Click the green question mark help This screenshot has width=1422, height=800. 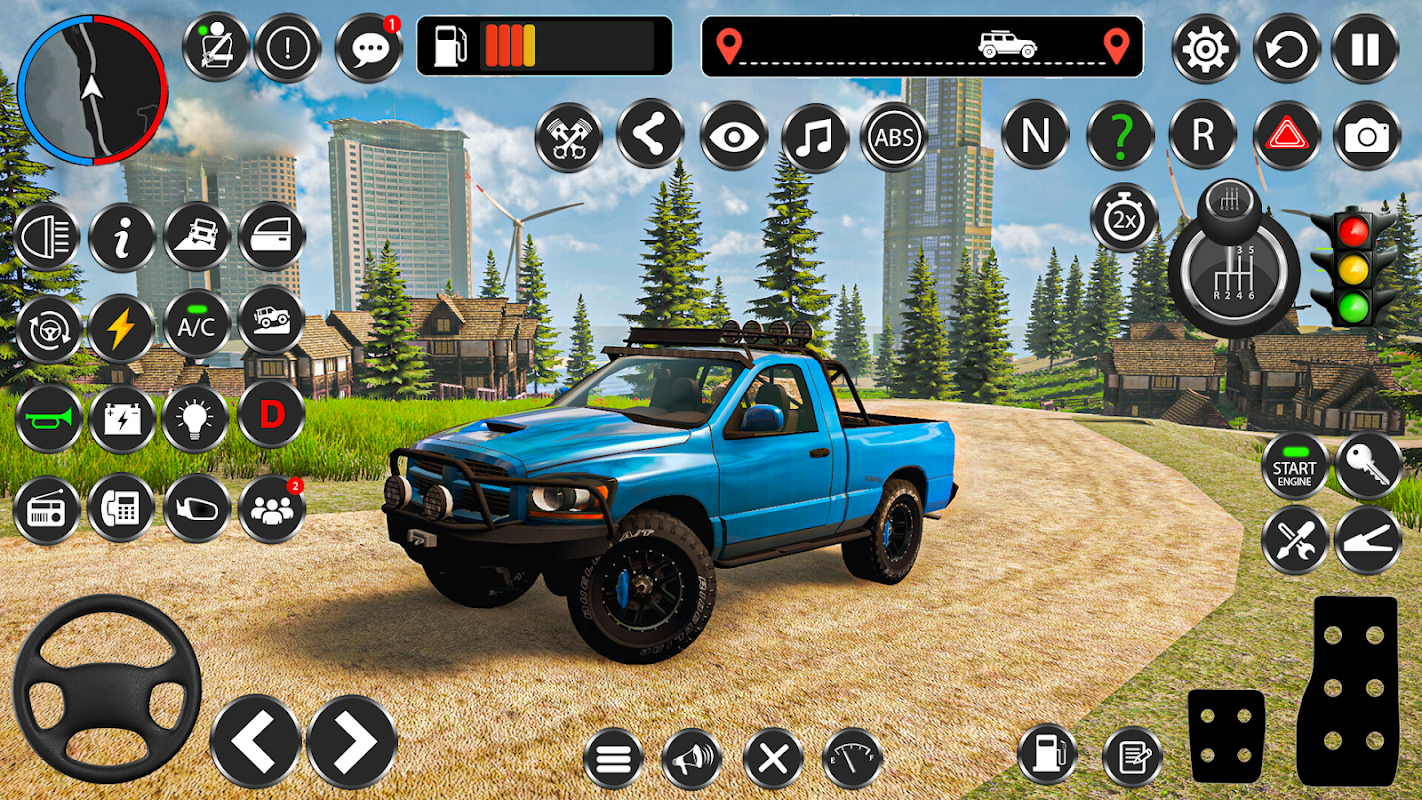[x=1120, y=135]
